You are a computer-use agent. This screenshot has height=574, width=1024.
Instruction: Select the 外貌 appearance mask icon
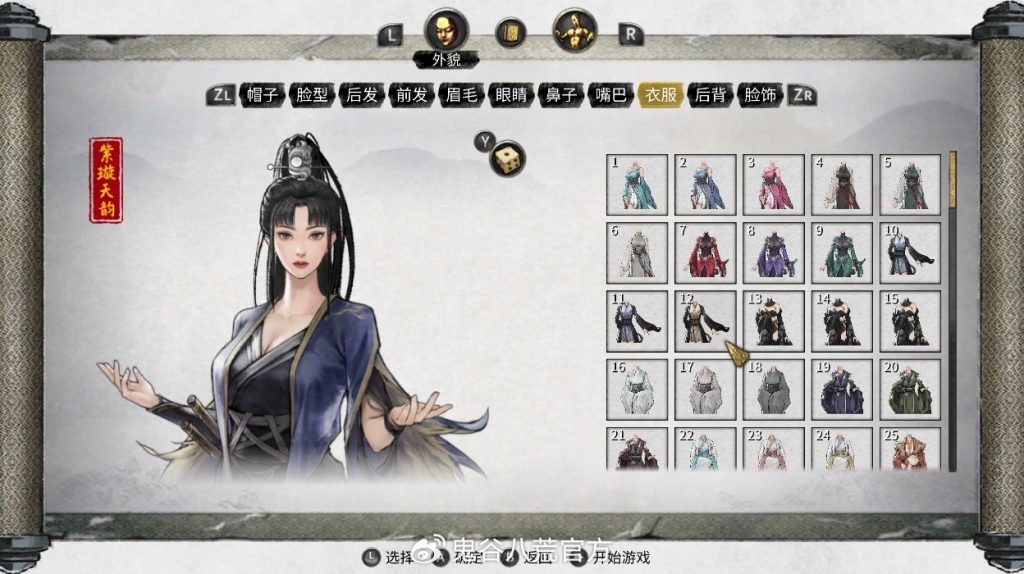tap(446, 31)
